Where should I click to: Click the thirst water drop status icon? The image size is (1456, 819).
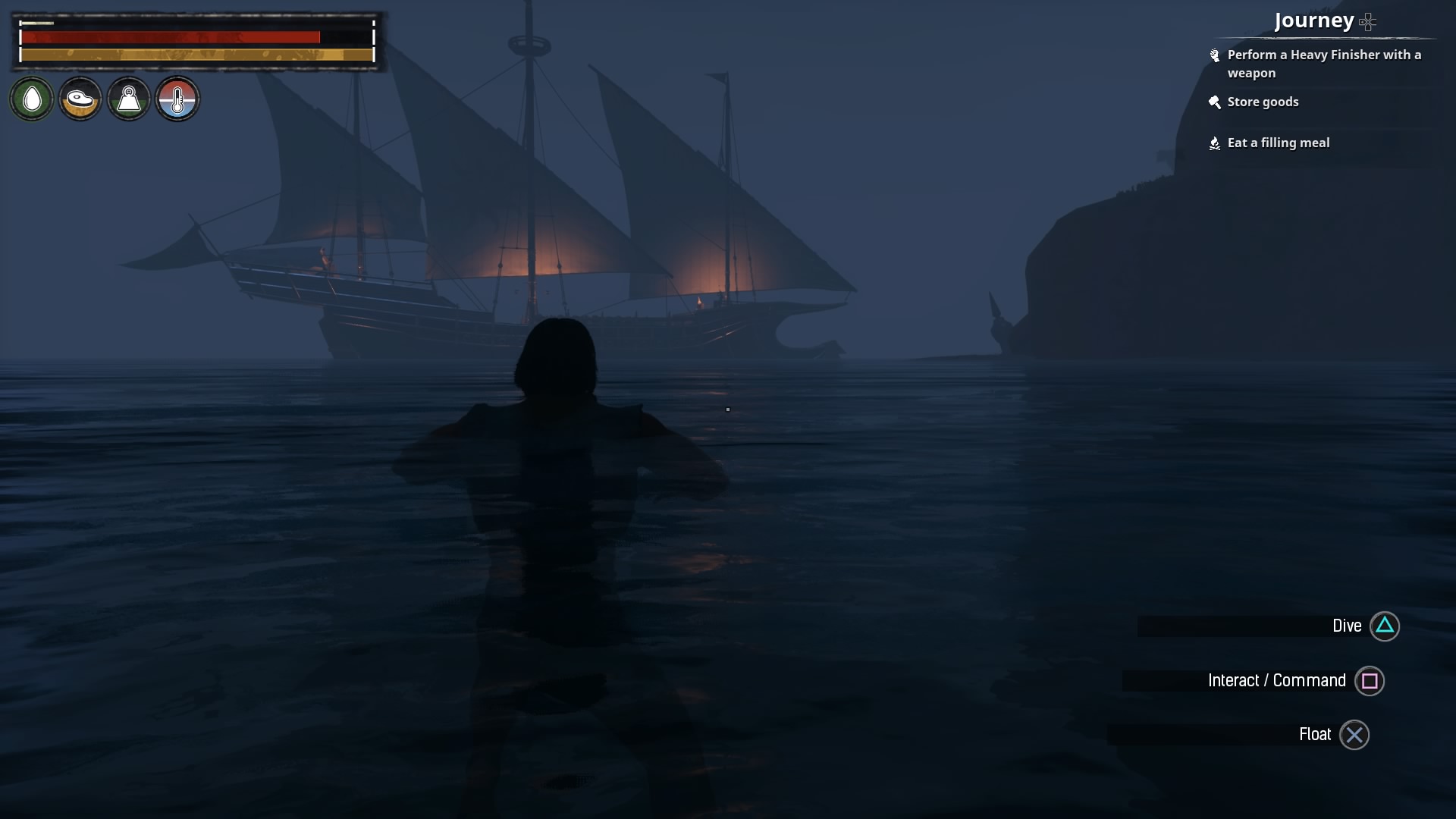(x=32, y=99)
